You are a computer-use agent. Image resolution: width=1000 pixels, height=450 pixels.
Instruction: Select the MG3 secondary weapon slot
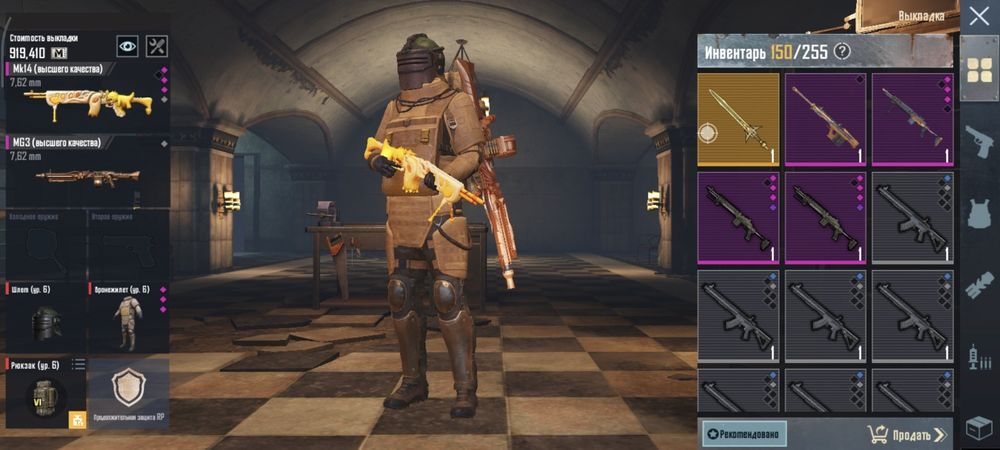pos(85,170)
